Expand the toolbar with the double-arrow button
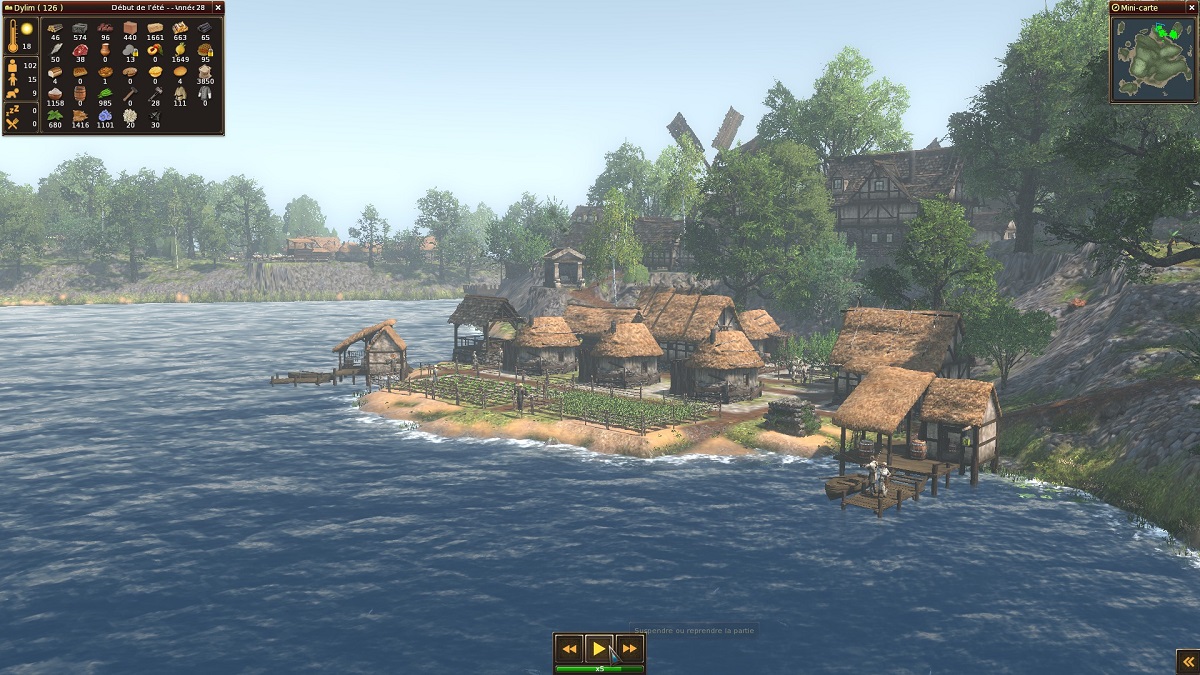 [1187, 661]
